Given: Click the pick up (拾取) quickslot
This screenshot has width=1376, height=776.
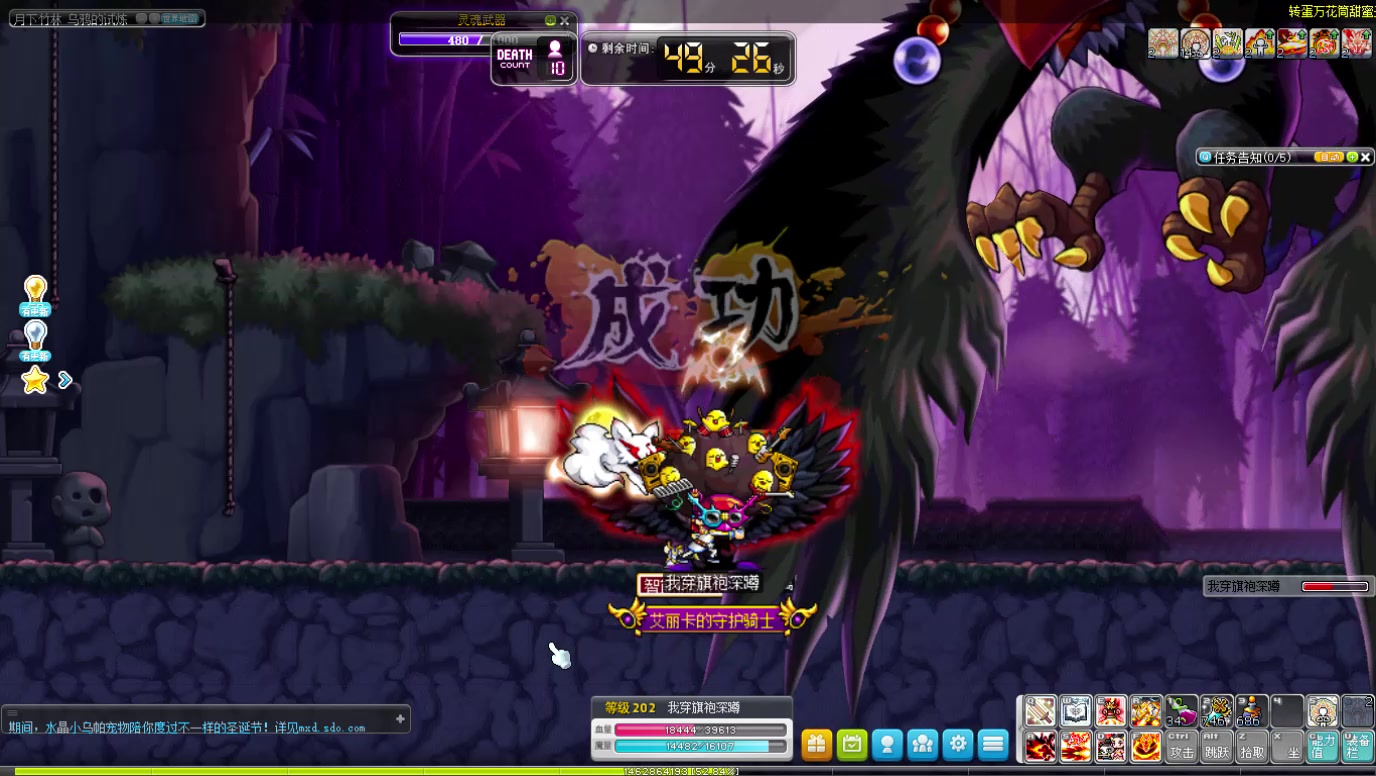Looking at the screenshot, I should pos(1252,746).
